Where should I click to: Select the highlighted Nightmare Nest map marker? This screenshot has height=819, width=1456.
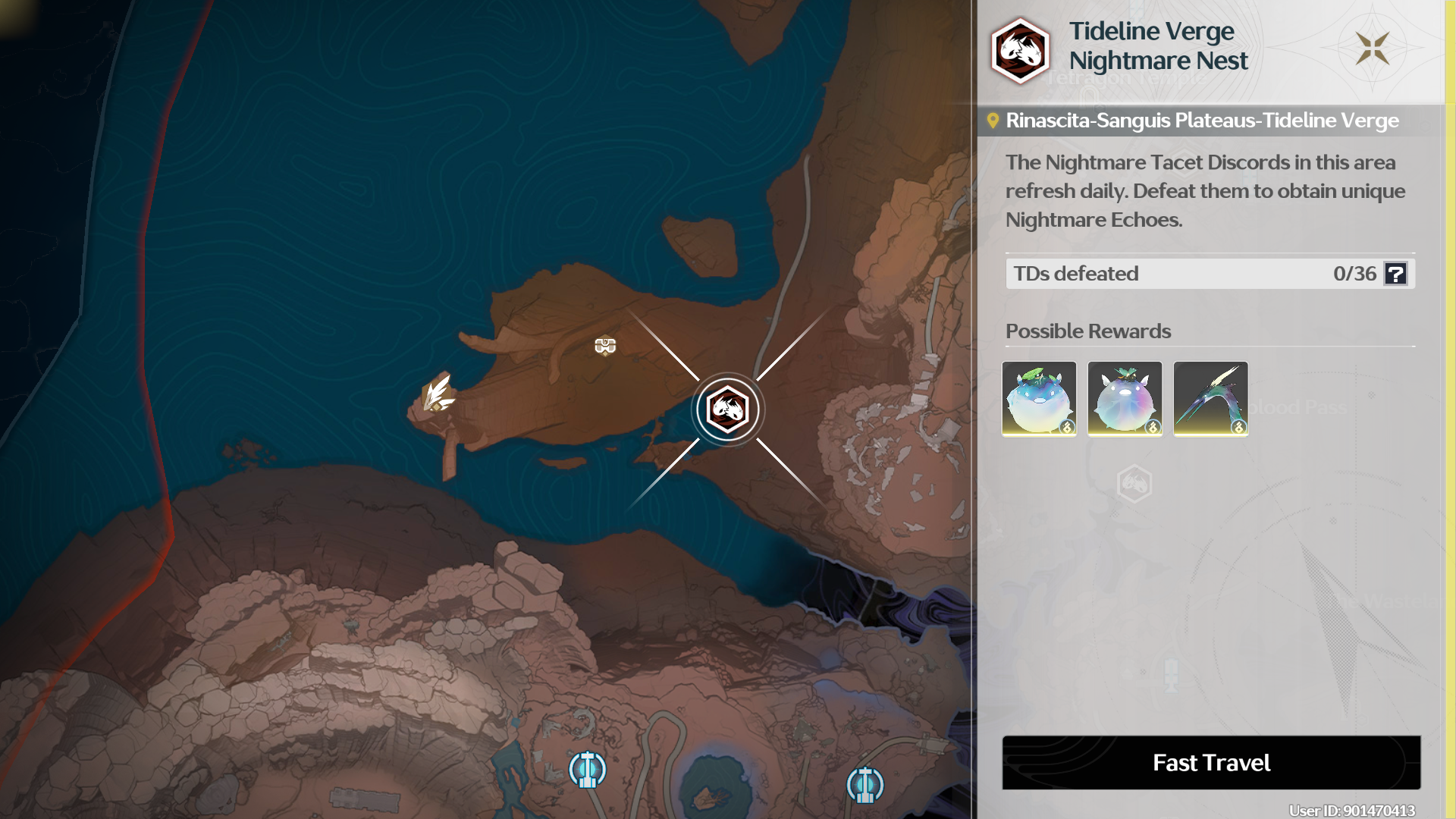tap(728, 409)
